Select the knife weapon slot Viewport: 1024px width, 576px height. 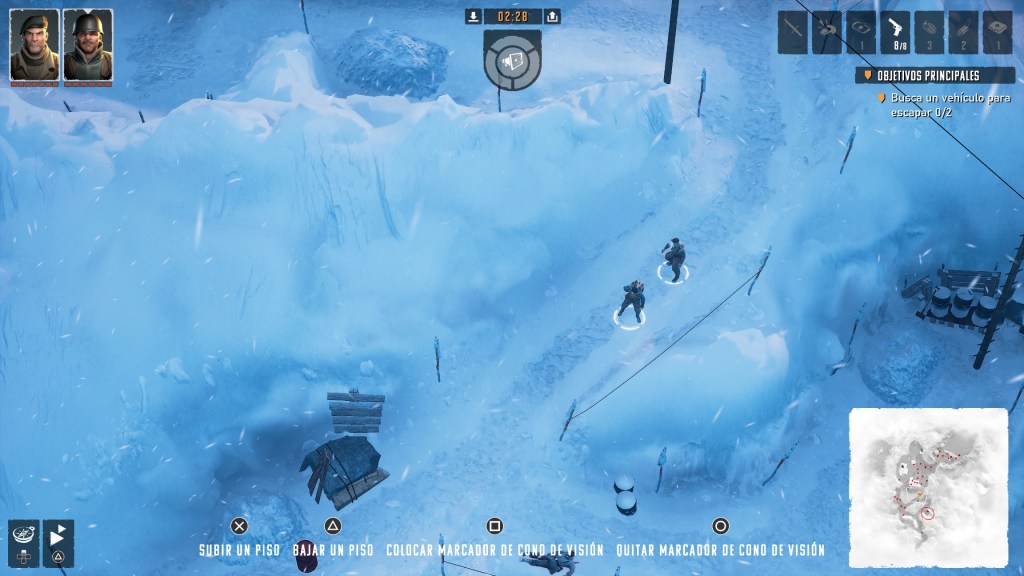point(793,32)
